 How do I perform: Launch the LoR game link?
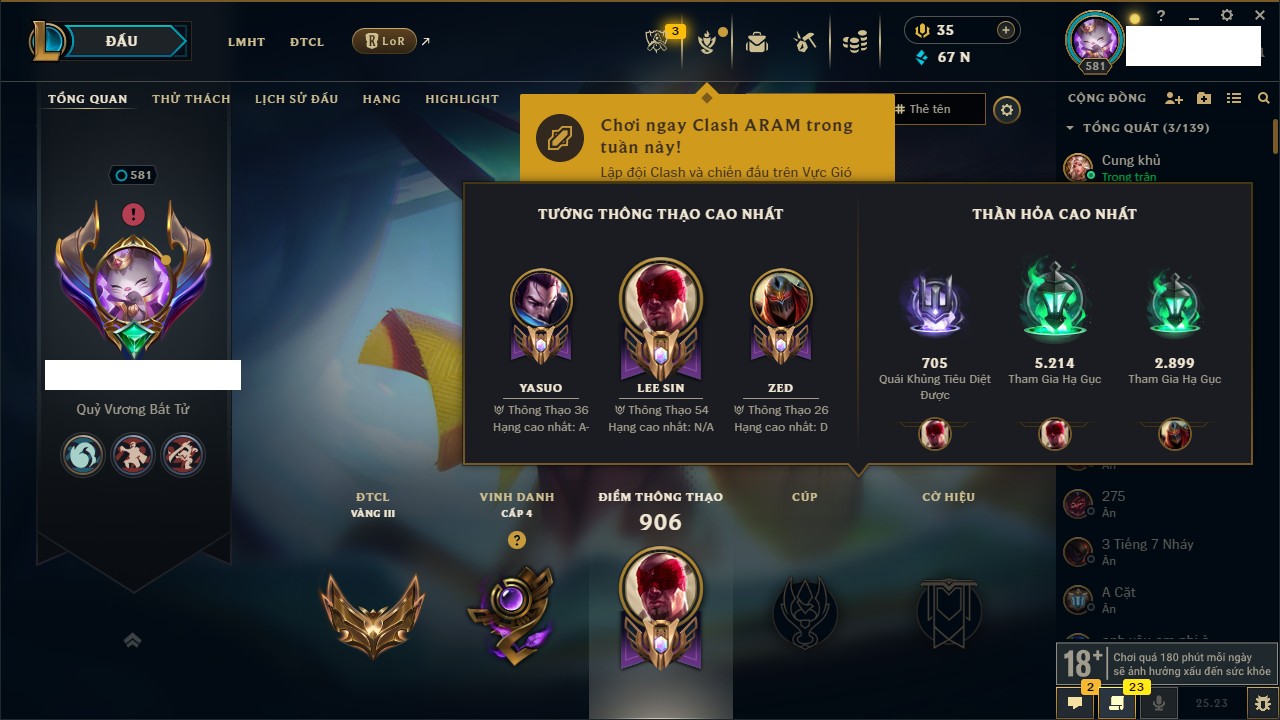(385, 41)
